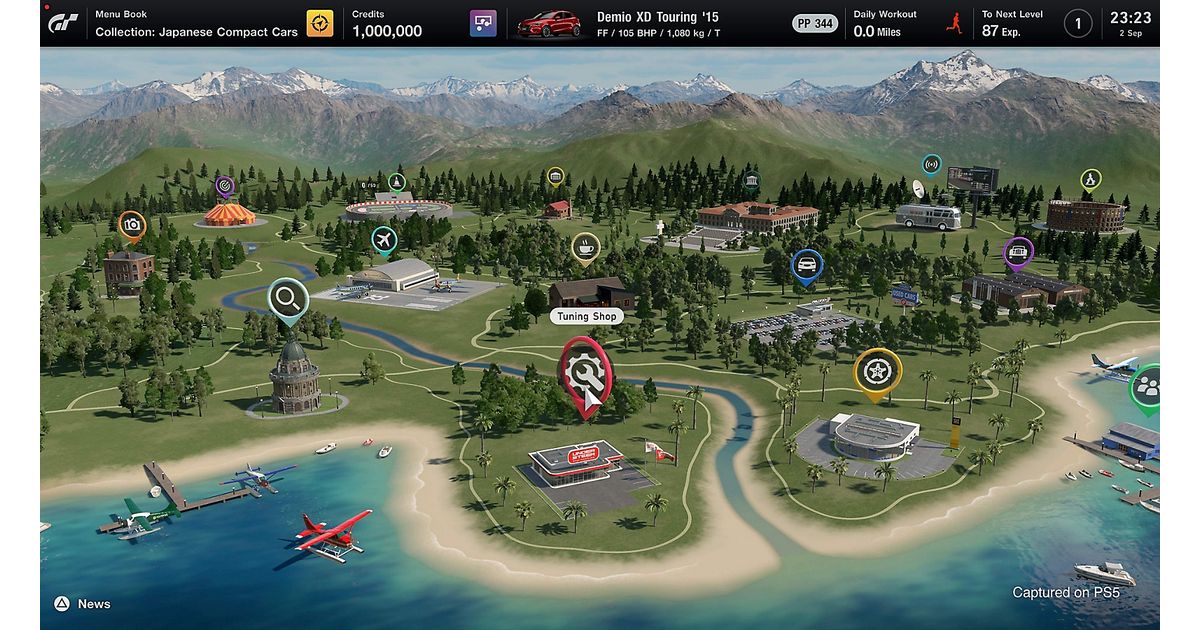Open the Scapes camera marker

pyautogui.click(x=132, y=226)
